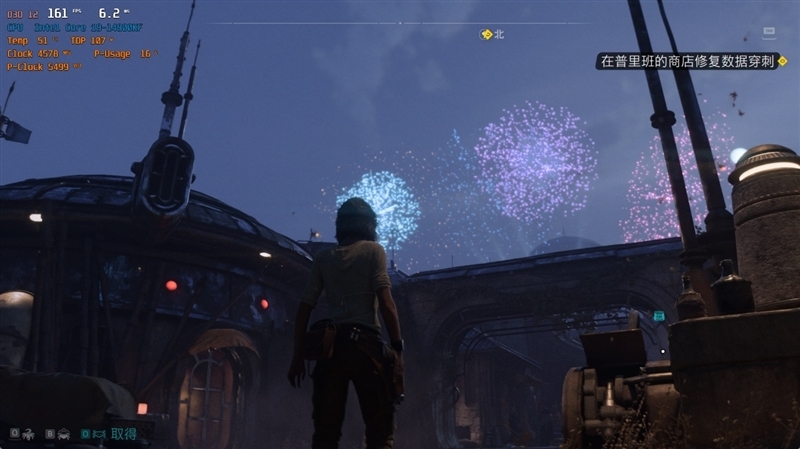This screenshot has height=449, width=800.
Task: Click the yellow quest marker on the compass
Action: (487, 34)
